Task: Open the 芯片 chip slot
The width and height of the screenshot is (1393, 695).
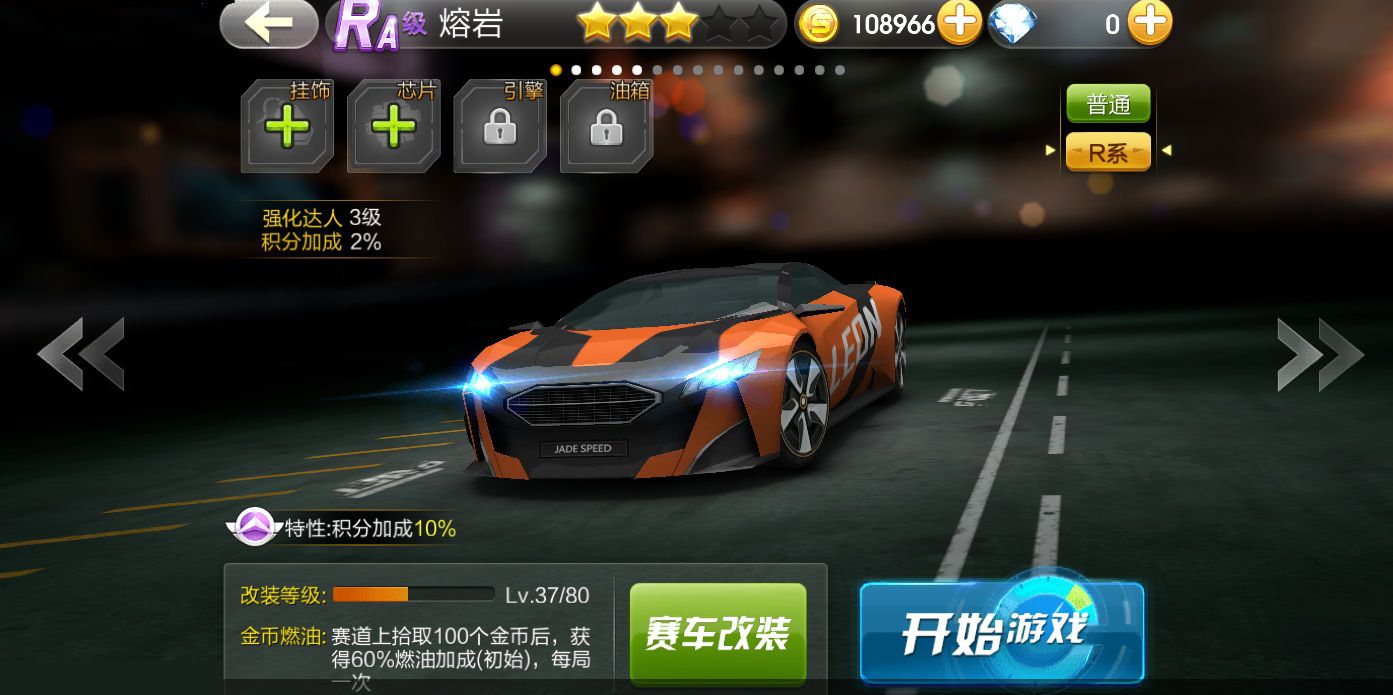Action: 394,127
